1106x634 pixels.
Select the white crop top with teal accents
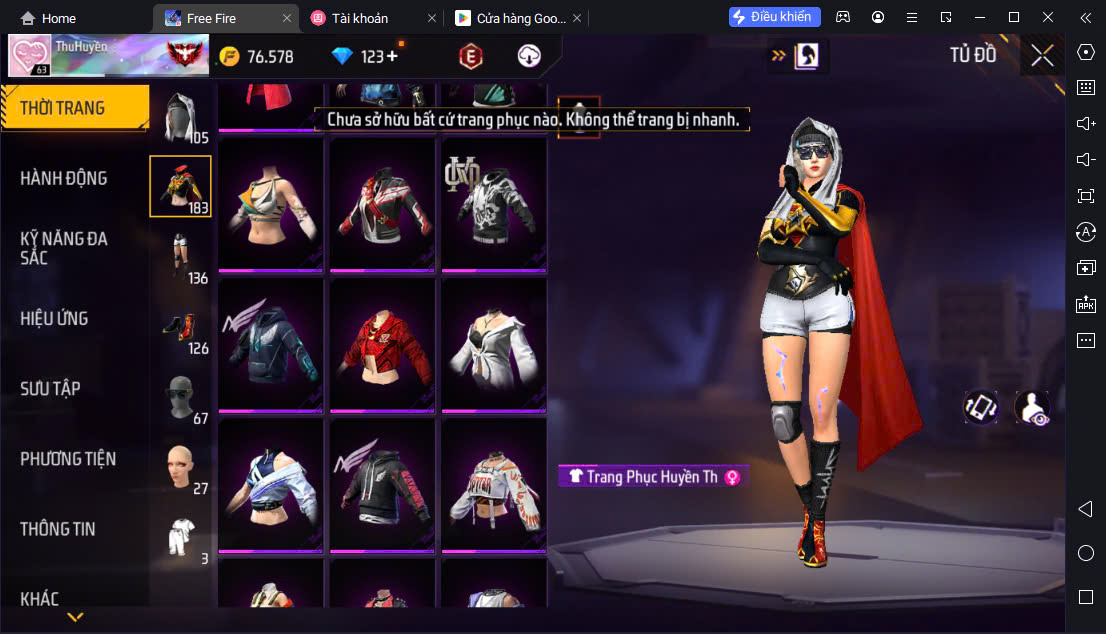(271, 205)
